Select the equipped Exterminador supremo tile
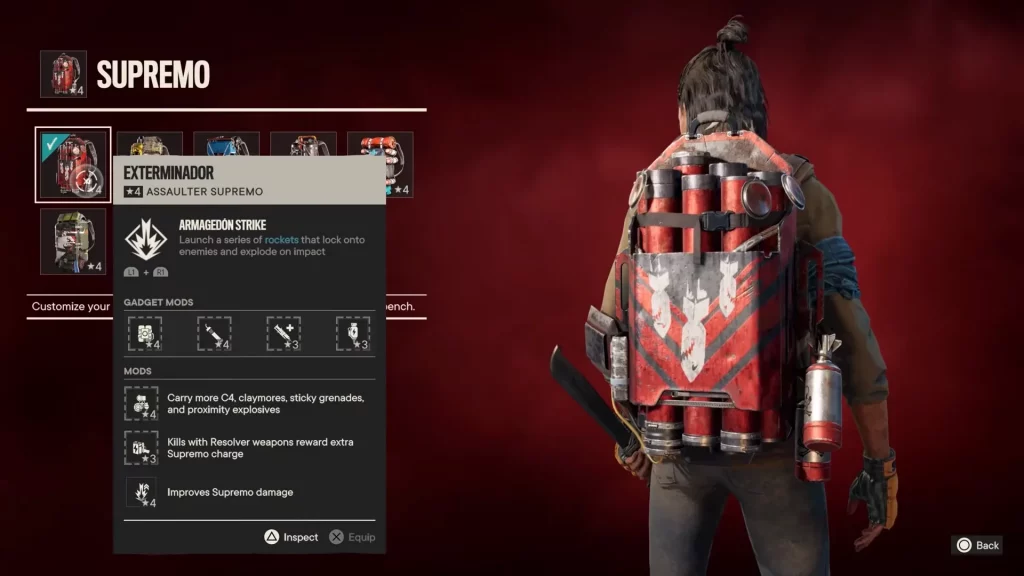 click(x=73, y=164)
